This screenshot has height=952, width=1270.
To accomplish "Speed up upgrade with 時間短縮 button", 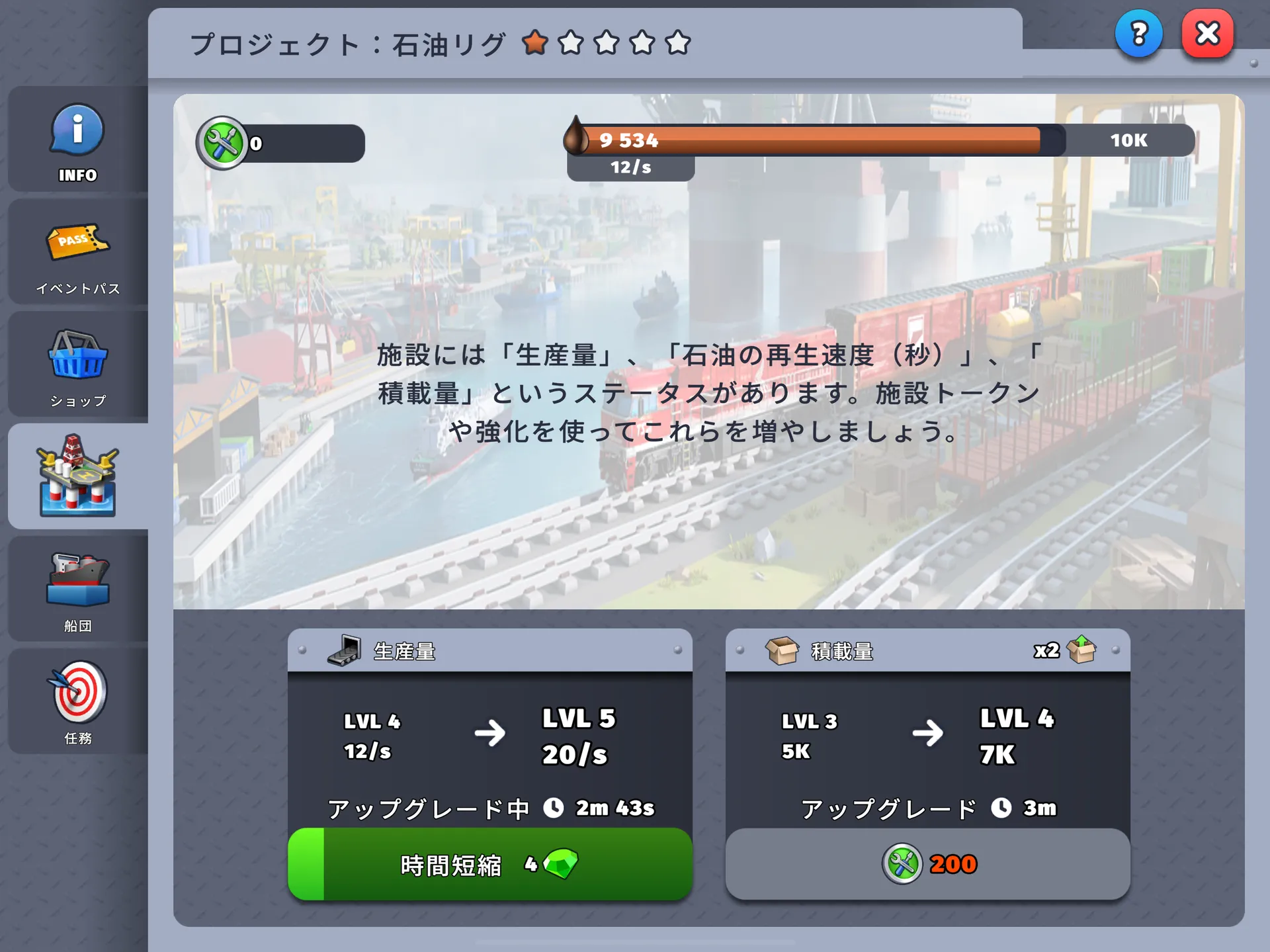I will coord(490,864).
